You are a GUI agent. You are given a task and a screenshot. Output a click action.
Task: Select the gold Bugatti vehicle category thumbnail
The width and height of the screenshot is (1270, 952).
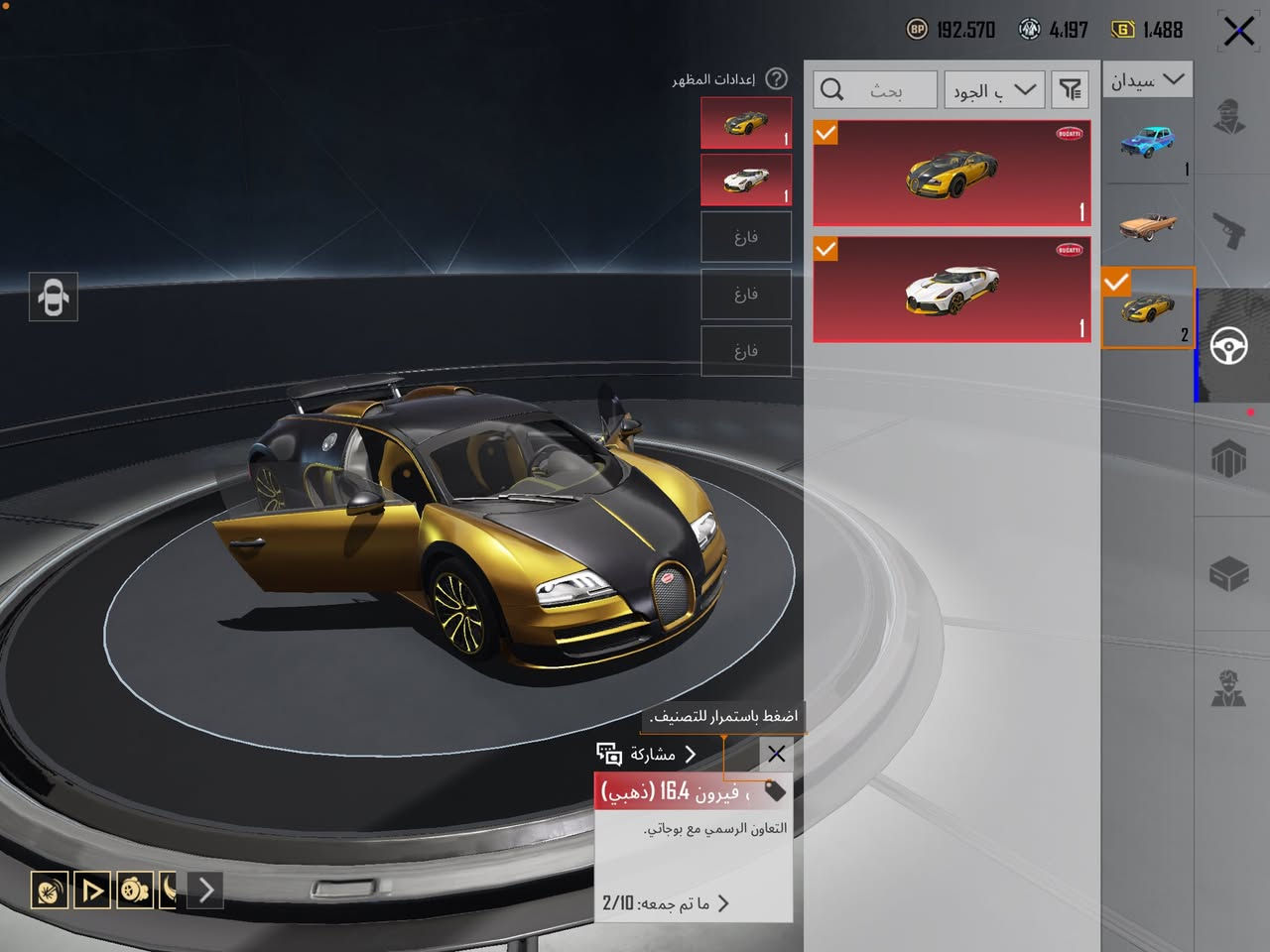pos(1147,308)
